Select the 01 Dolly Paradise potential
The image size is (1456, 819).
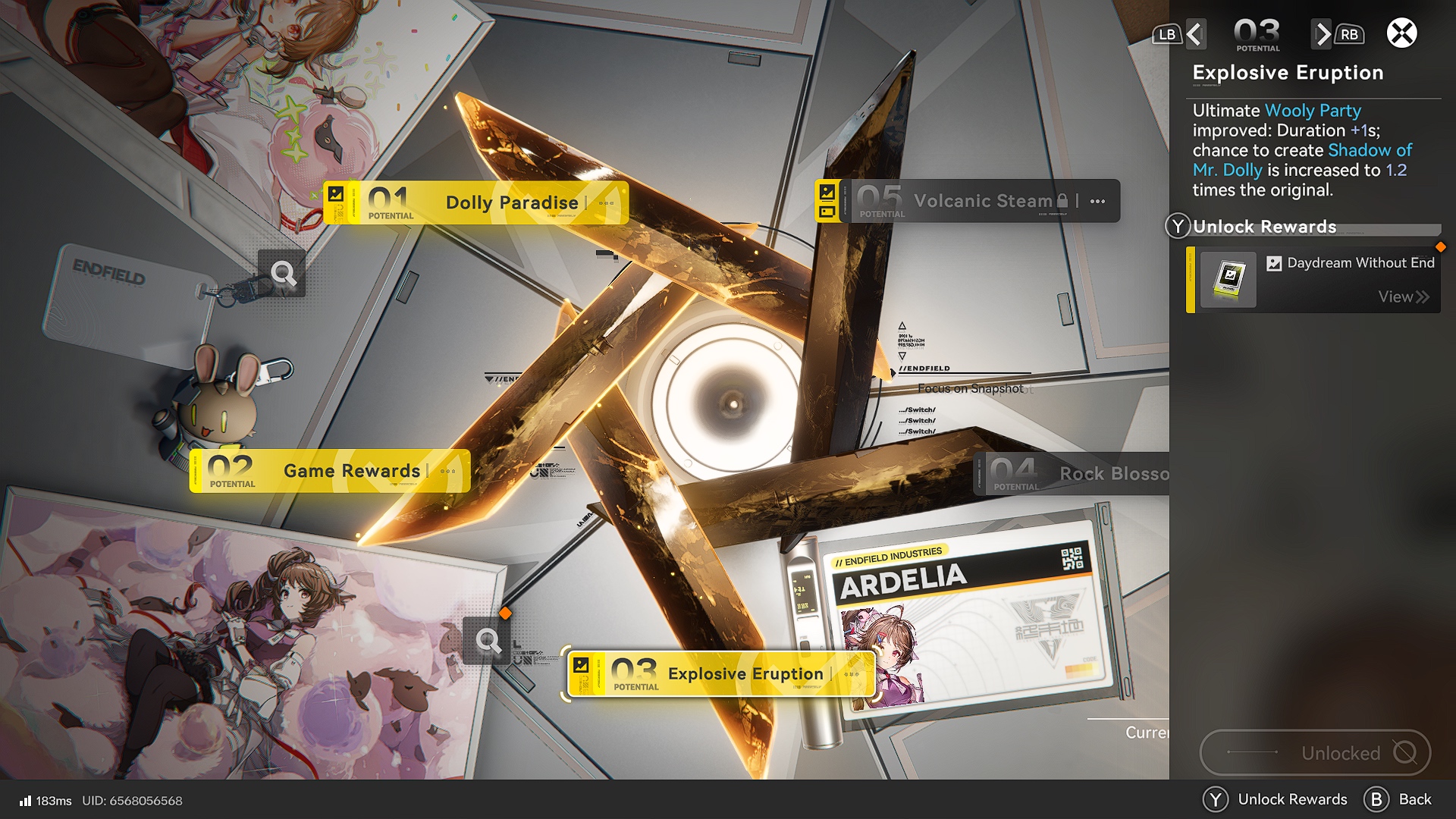click(x=475, y=202)
